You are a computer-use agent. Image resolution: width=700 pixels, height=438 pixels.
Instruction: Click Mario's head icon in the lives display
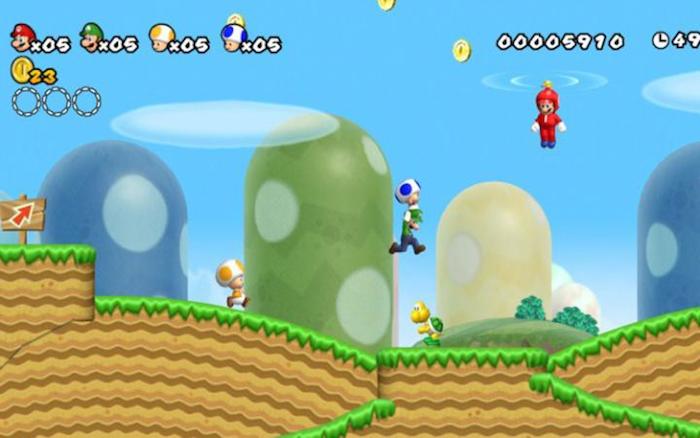[22, 38]
